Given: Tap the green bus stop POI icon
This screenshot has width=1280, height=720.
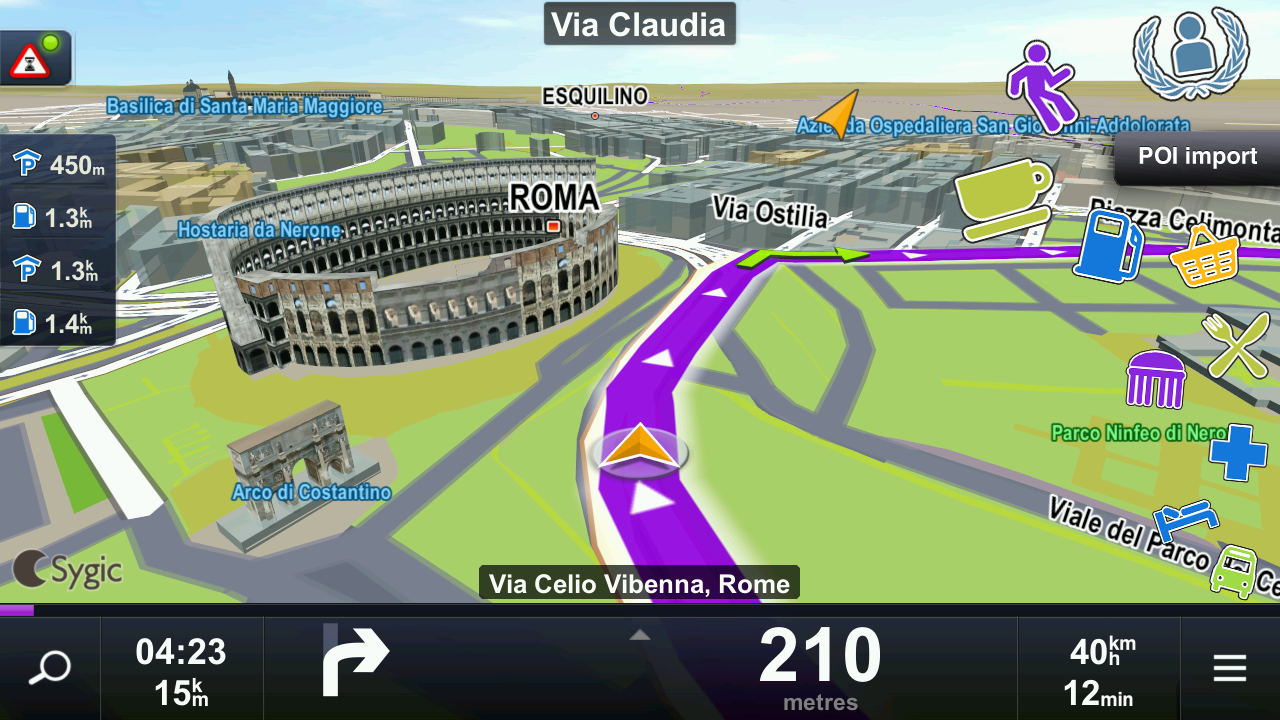Looking at the screenshot, I should pos(1235,567).
